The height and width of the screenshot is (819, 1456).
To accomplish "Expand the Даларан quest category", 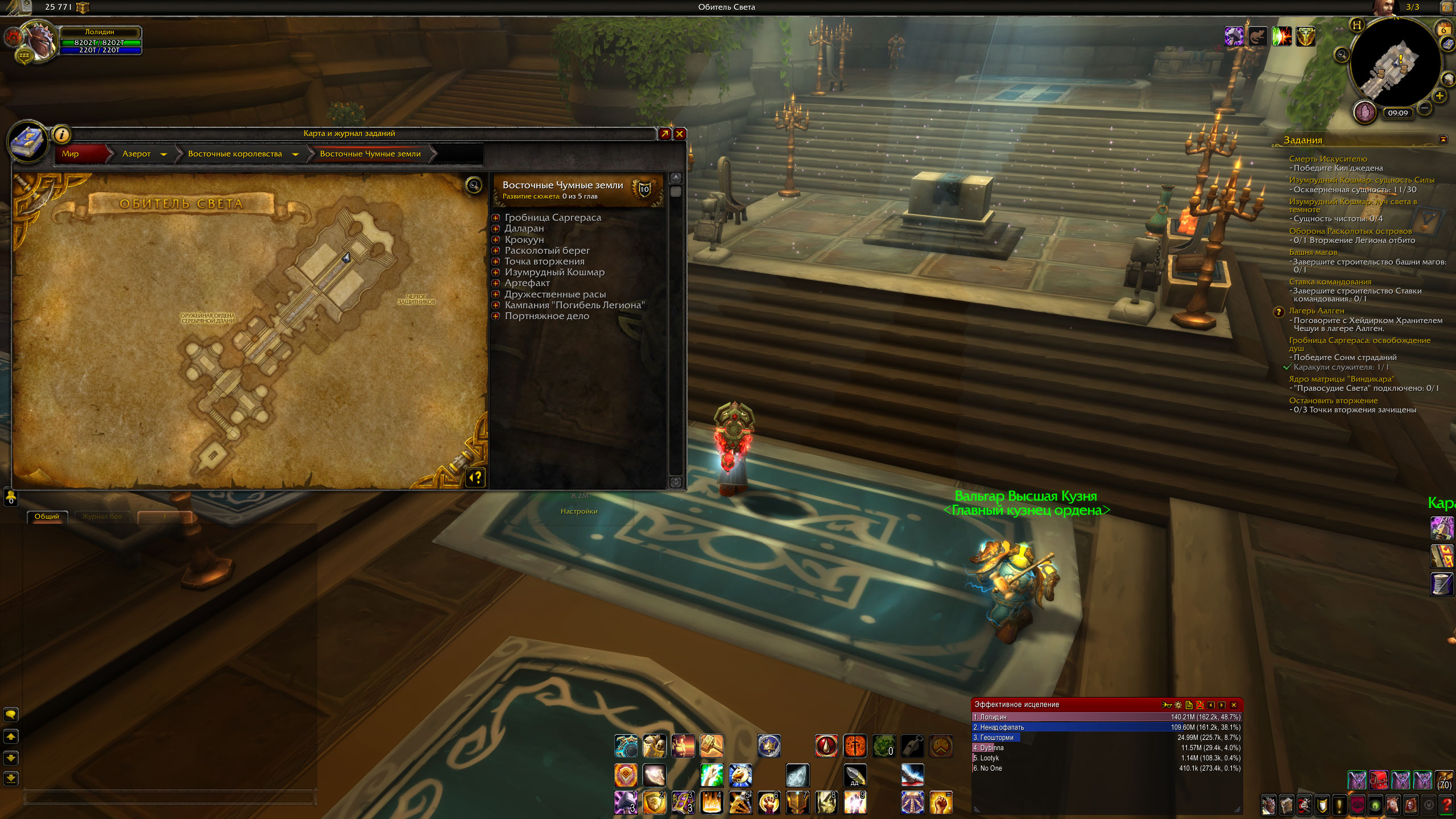I will (x=496, y=229).
